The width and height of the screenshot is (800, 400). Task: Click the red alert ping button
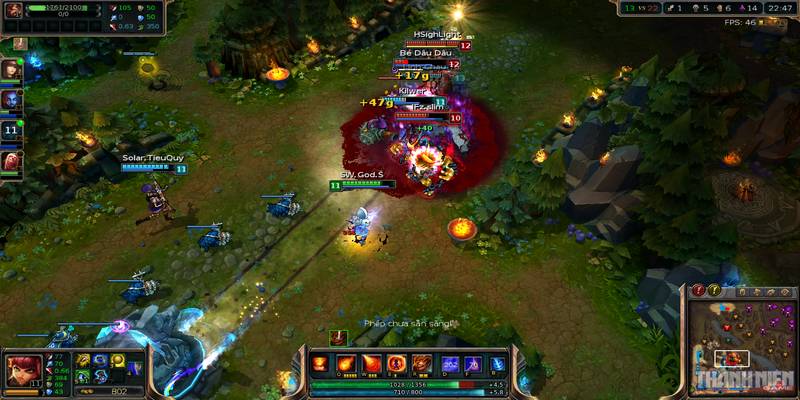point(700,291)
